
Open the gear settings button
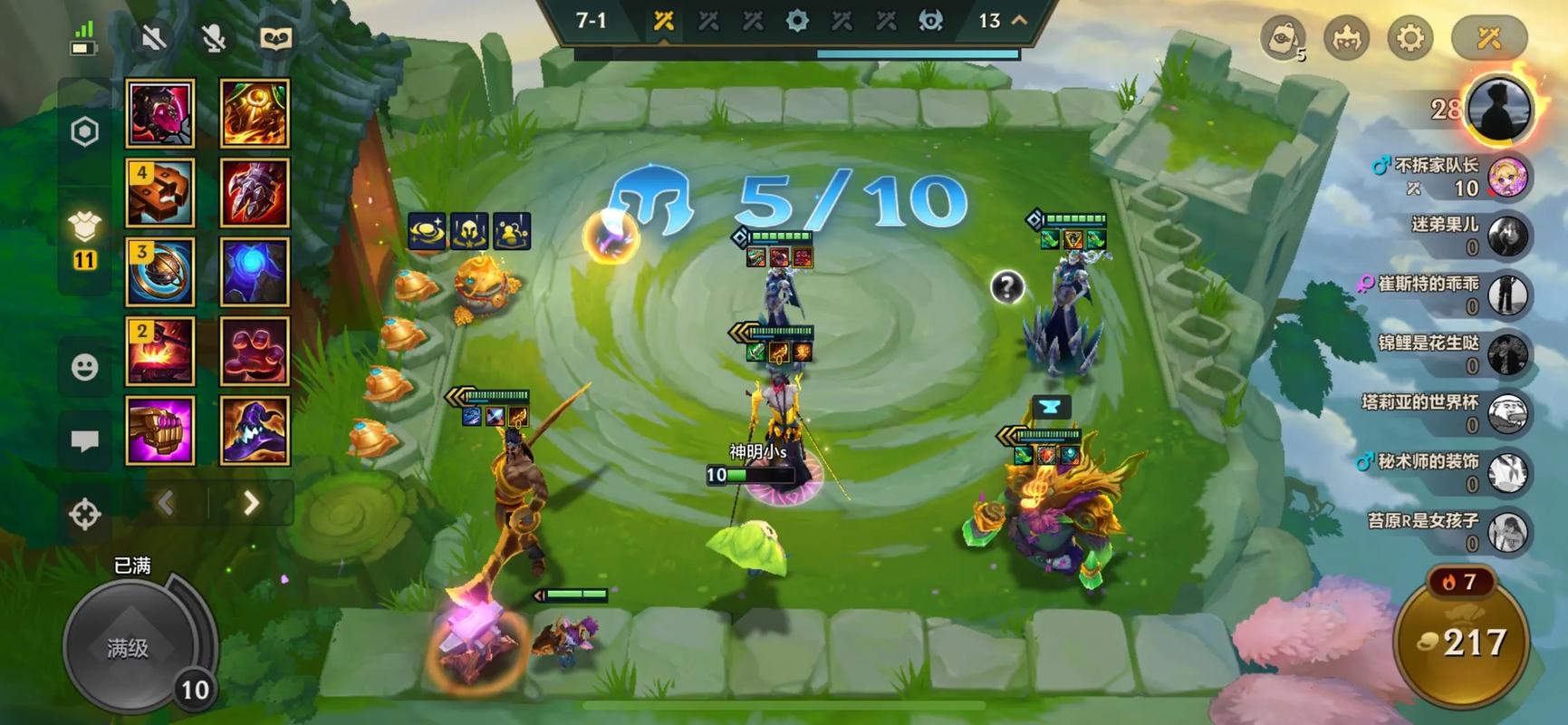pos(1409,38)
